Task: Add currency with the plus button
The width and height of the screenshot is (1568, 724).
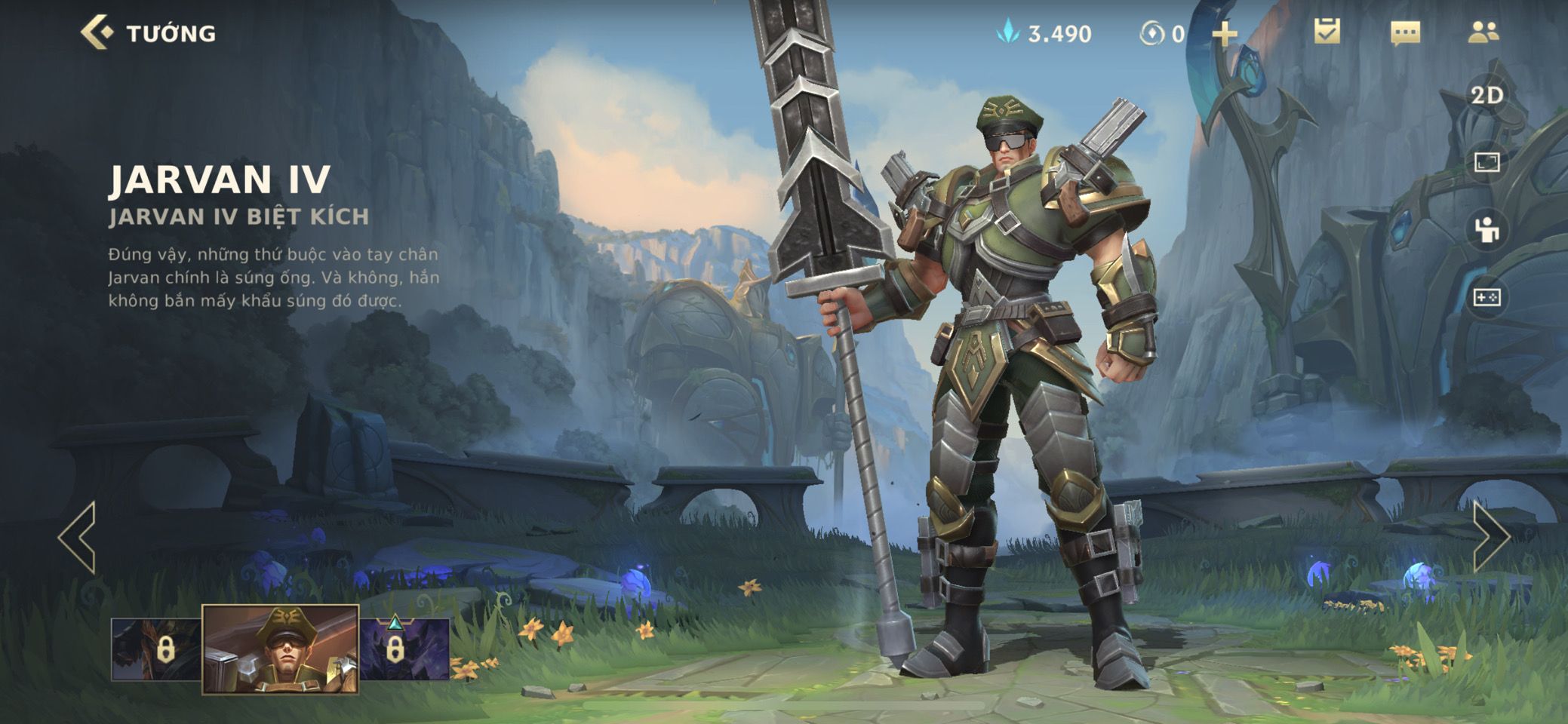Action: pos(1225,34)
